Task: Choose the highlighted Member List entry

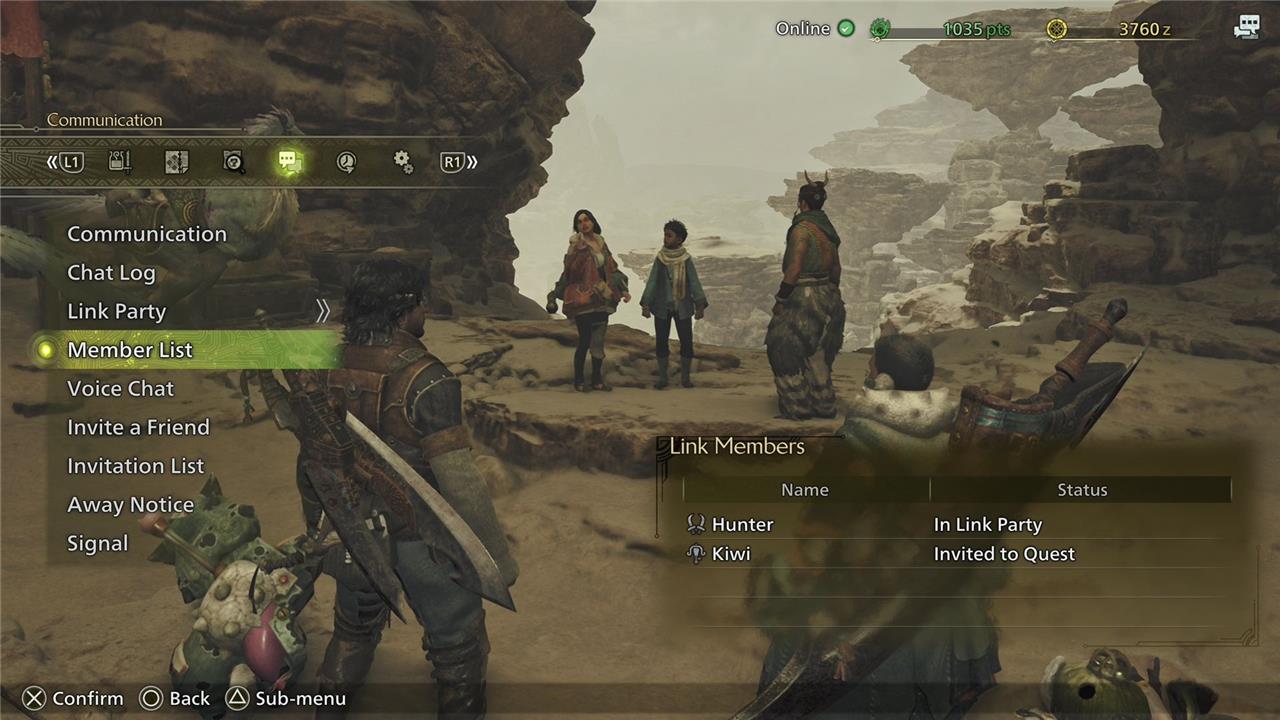Action: point(130,350)
